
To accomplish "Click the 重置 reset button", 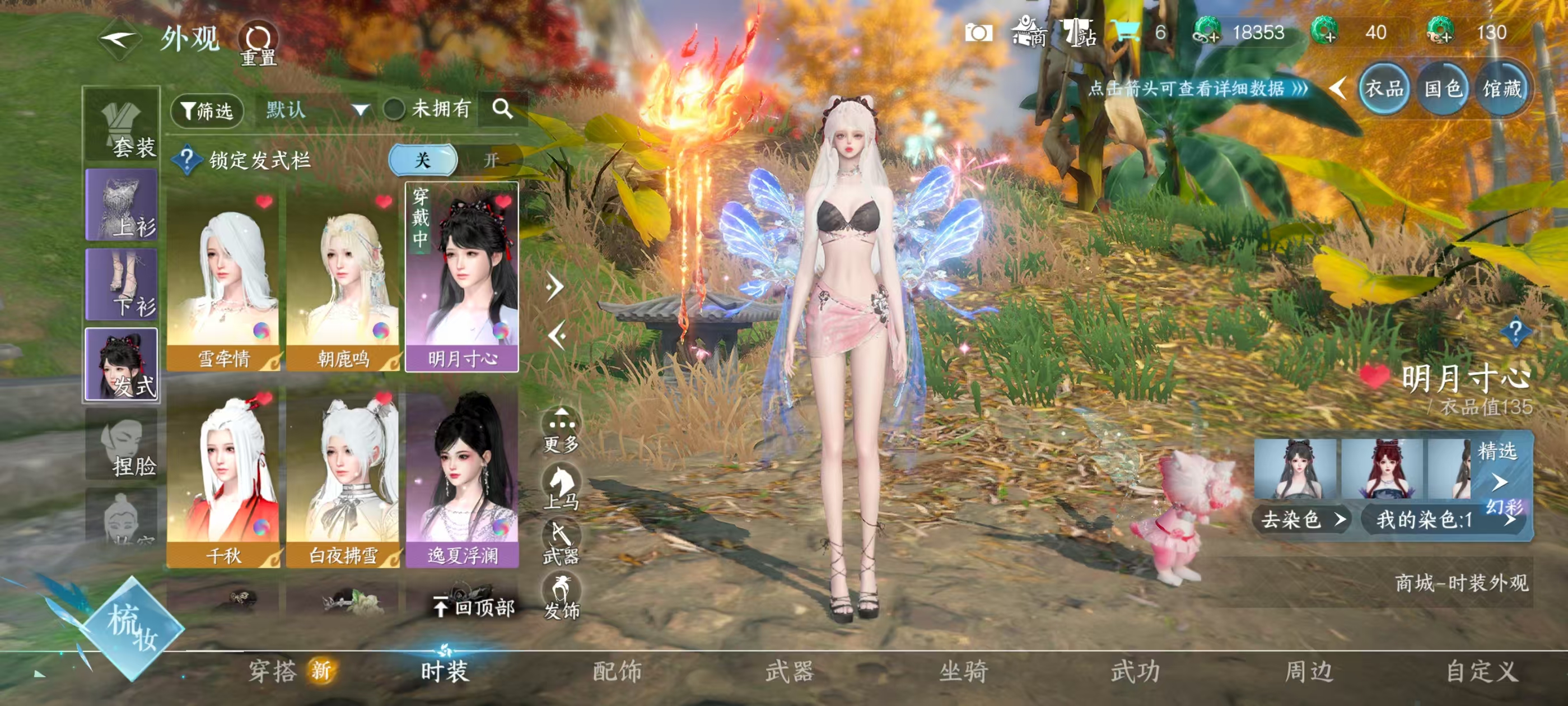I will coord(258,43).
